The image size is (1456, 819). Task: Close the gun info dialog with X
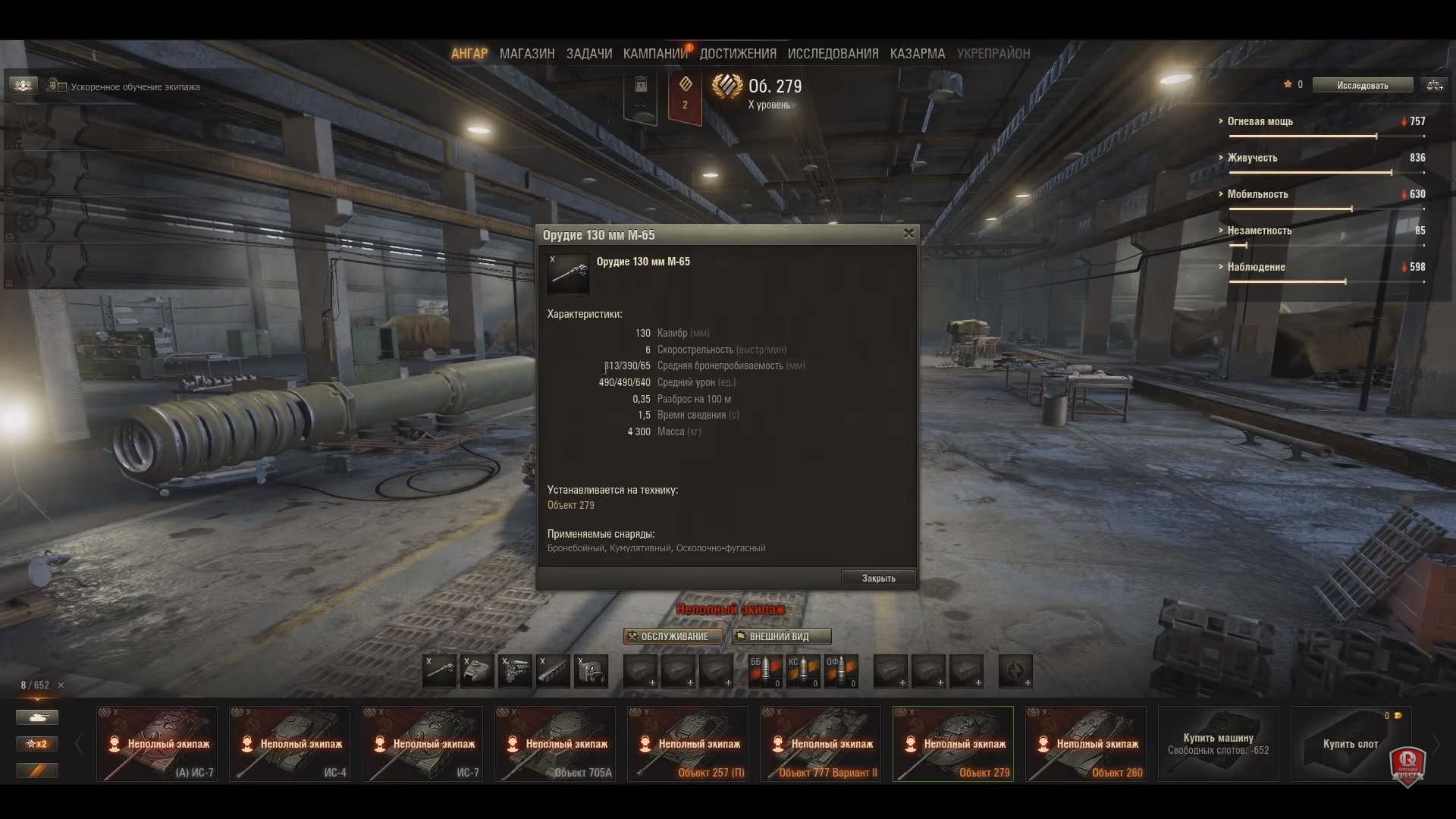coord(908,234)
